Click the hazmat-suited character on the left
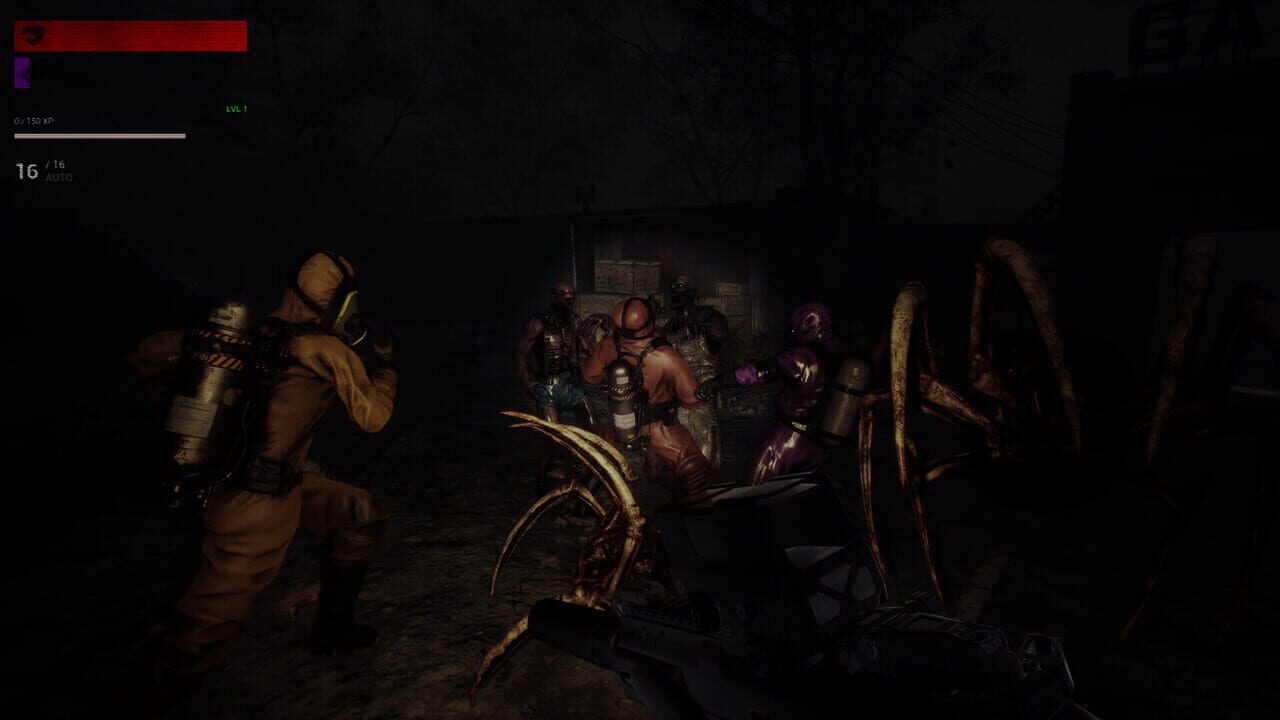The height and width of the screenshot is (720, 1280). (280, 430)
